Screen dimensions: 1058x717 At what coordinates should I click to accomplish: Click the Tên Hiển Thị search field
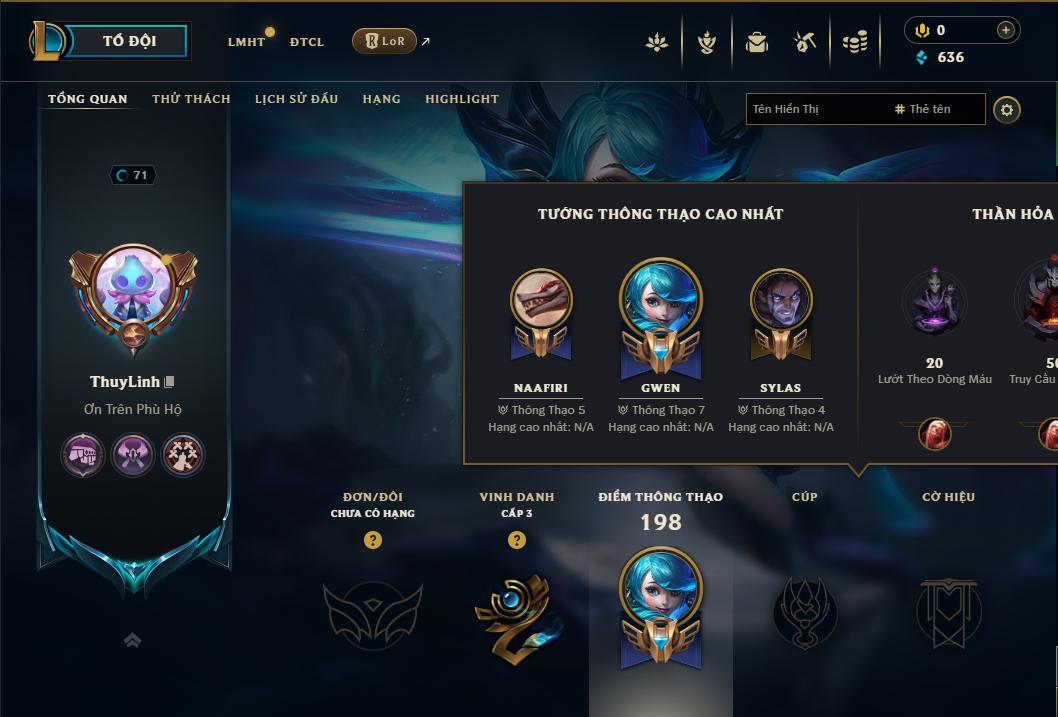coord(815,109)
